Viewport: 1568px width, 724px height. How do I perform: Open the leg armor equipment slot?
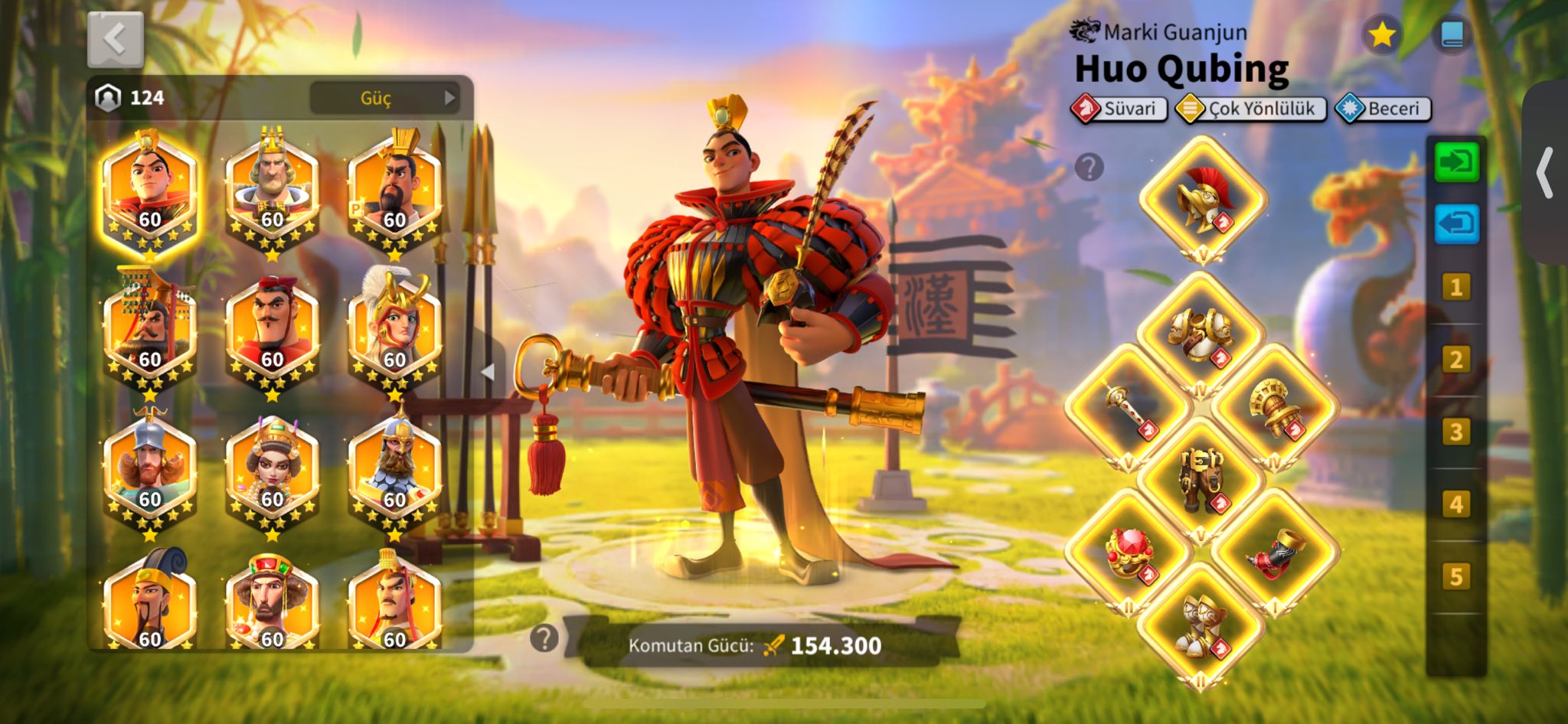pos(1200,481)
